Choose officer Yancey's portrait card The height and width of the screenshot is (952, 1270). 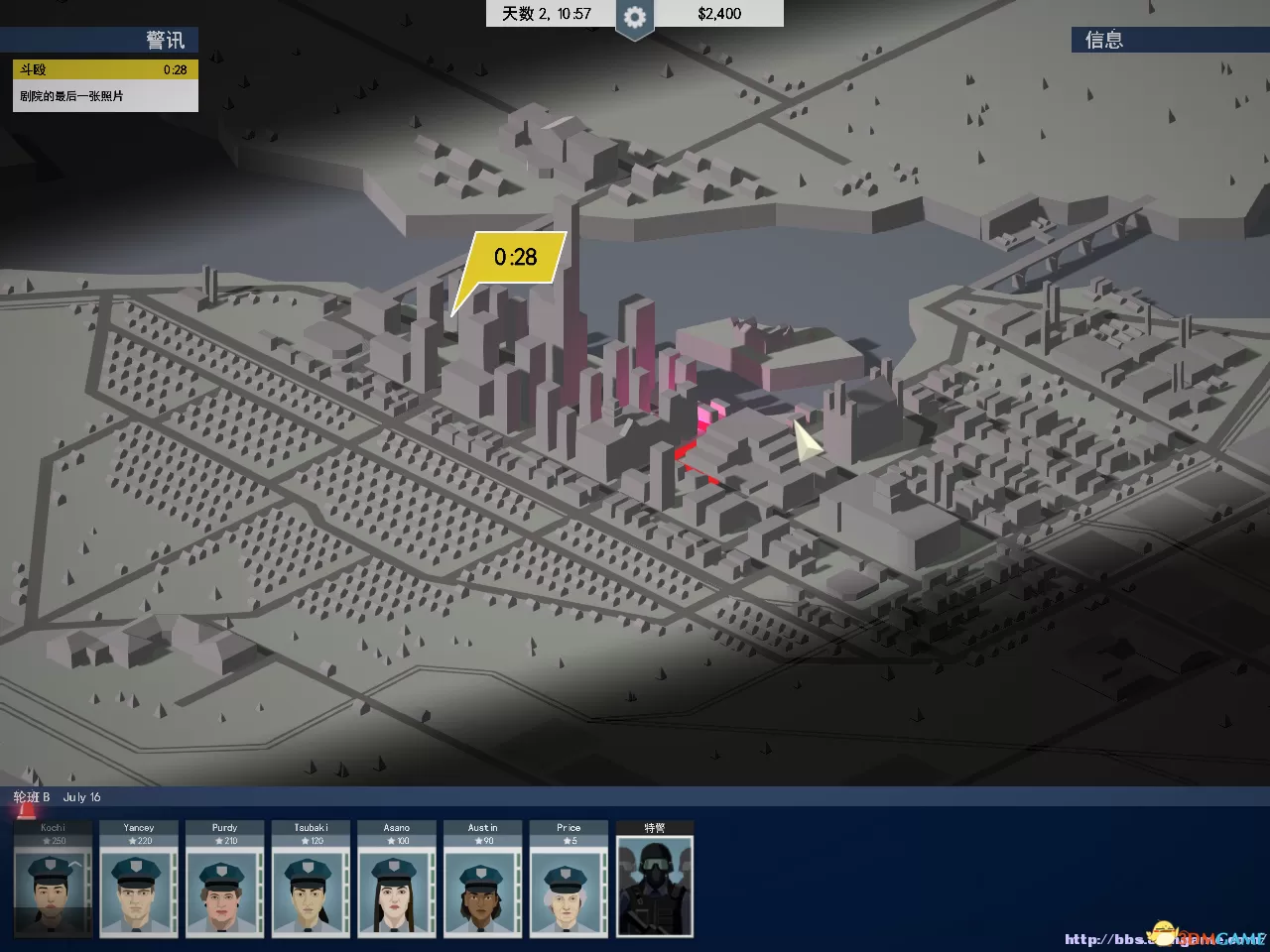click(x=139, y=880)
